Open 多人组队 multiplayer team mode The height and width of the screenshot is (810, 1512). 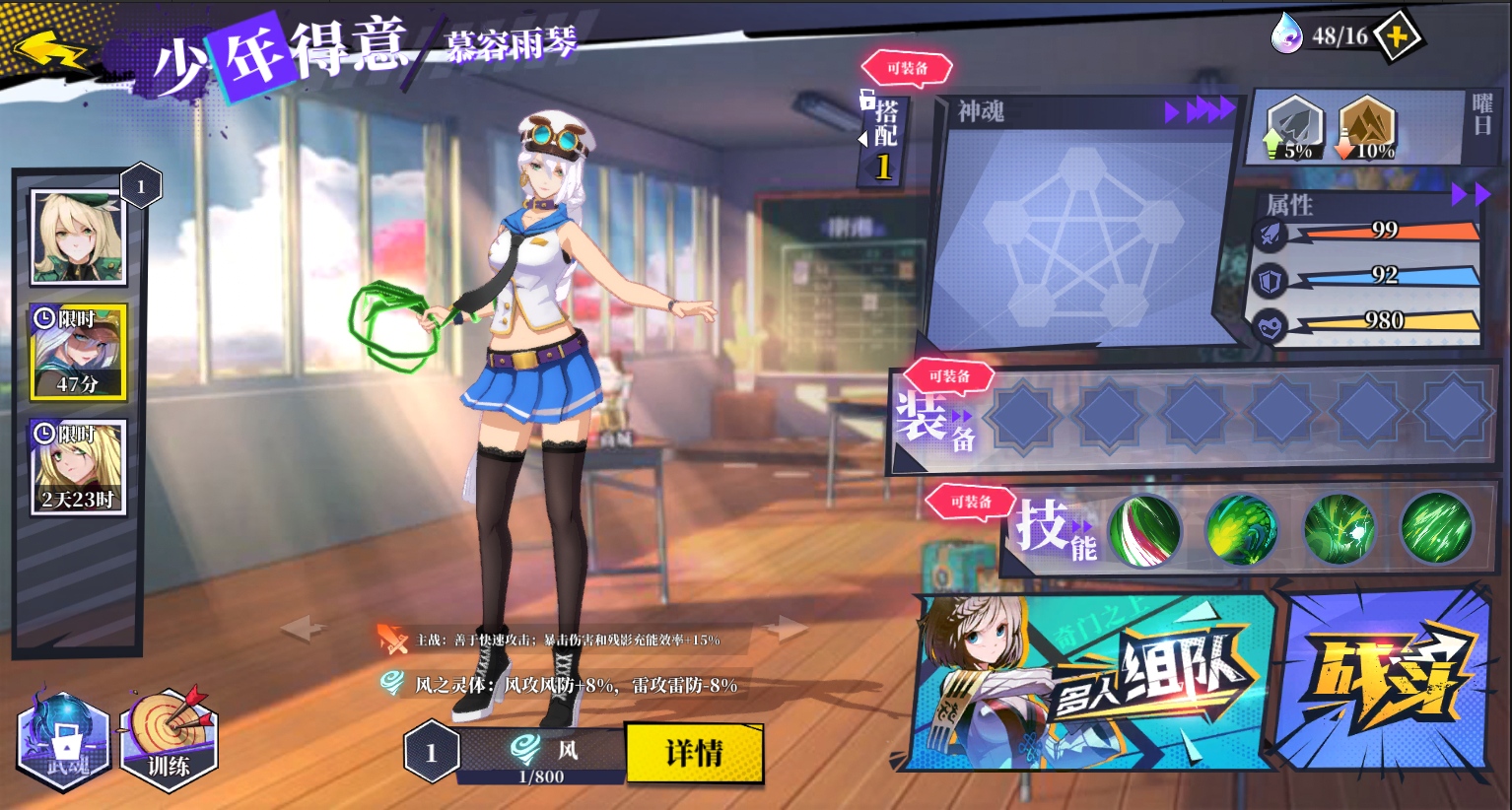[x=1094, y=682]
